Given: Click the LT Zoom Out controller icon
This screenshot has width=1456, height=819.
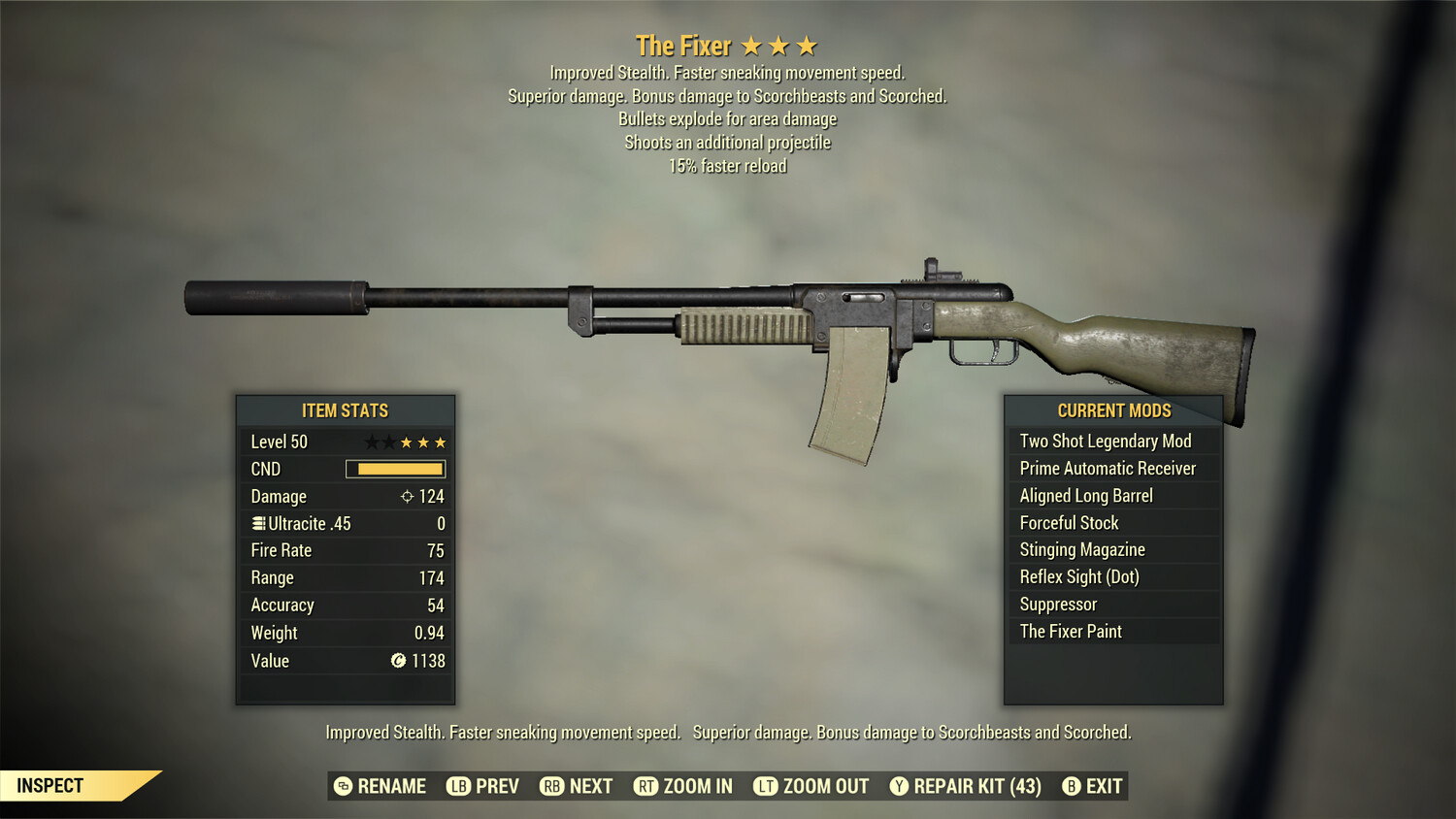Looking at the screenshot, I should (x=767, y=786).
